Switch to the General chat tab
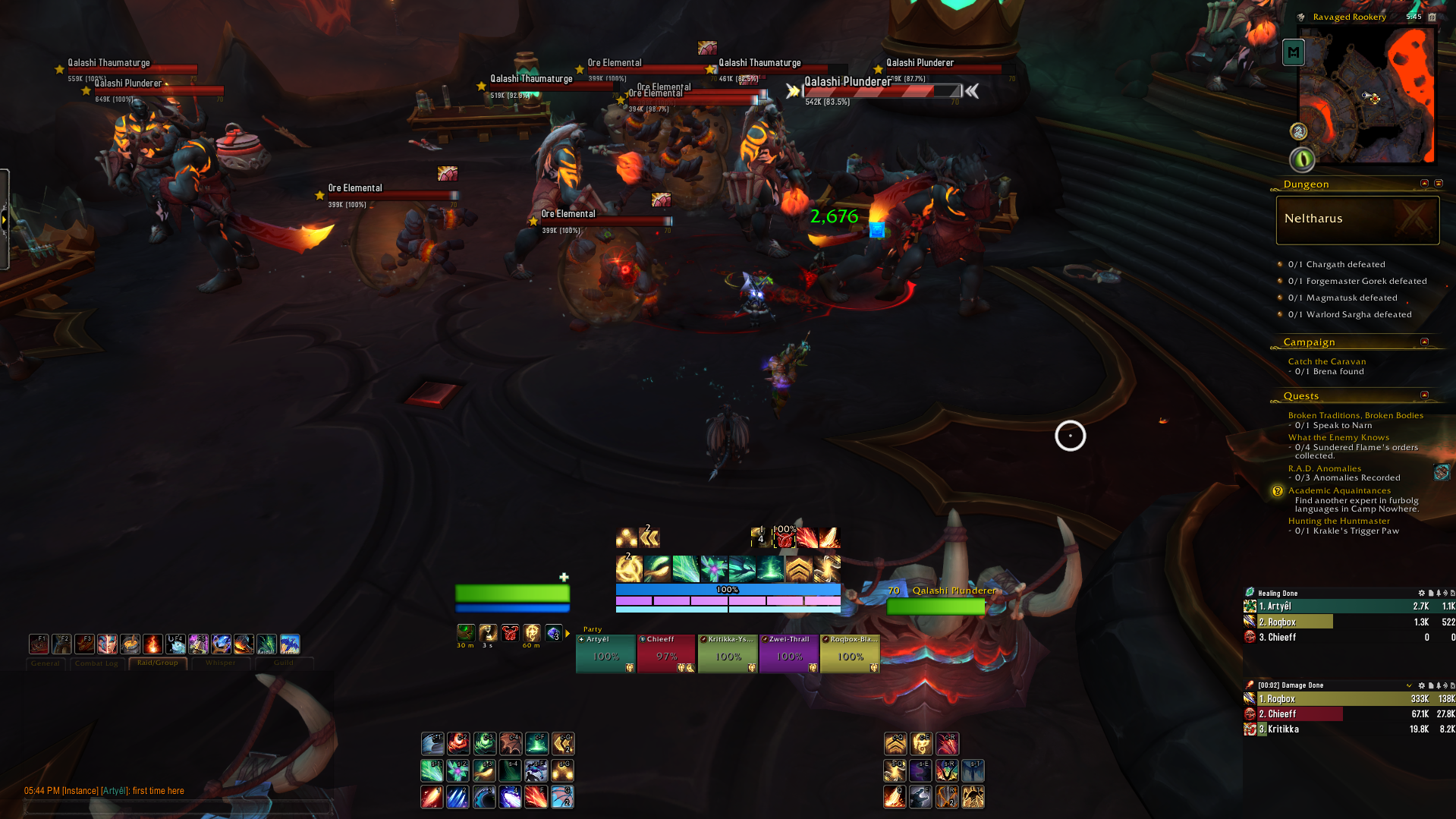1456x819 pixels. click(45, 663)
